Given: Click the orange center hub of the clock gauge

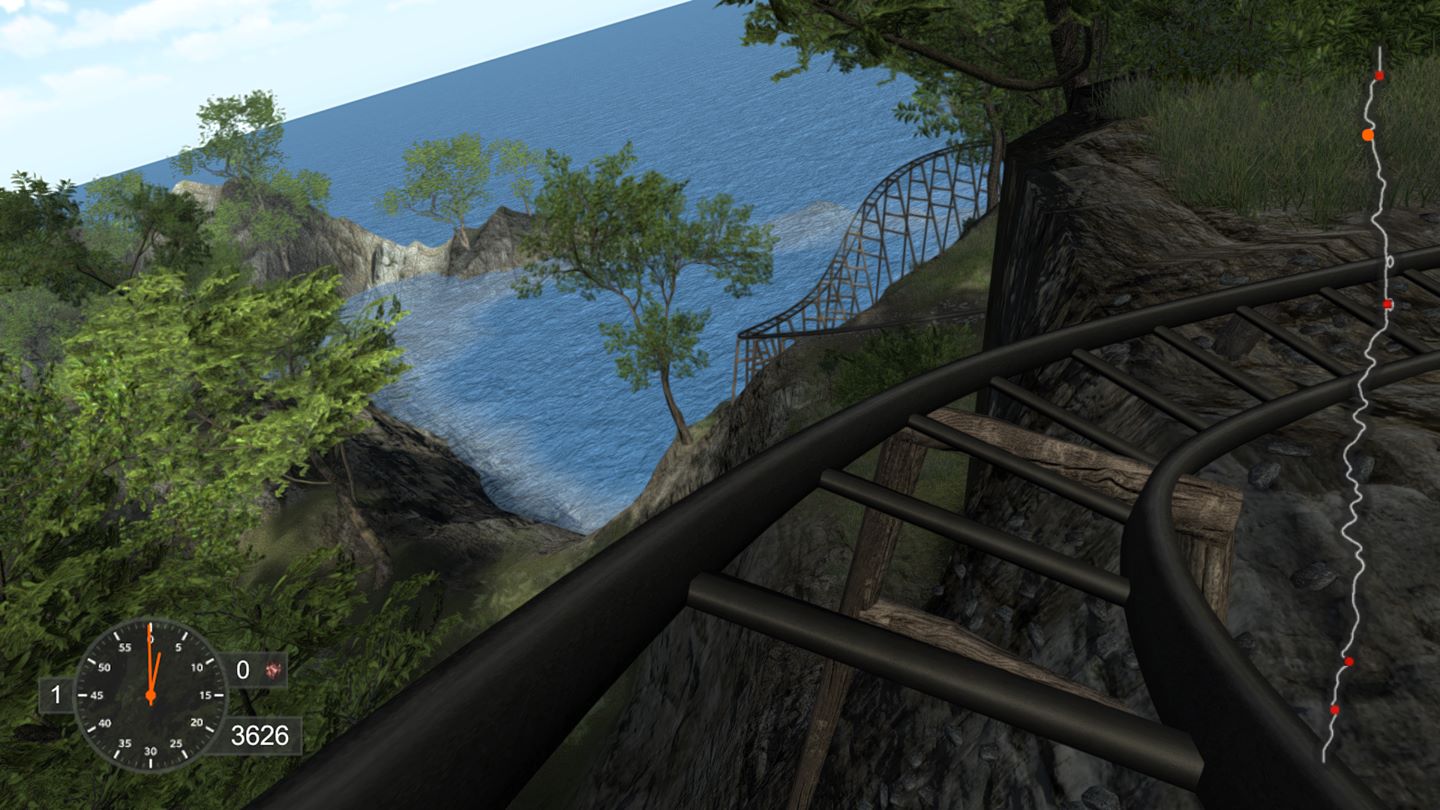Looking at the screenshot, I should tap(151, 695).
